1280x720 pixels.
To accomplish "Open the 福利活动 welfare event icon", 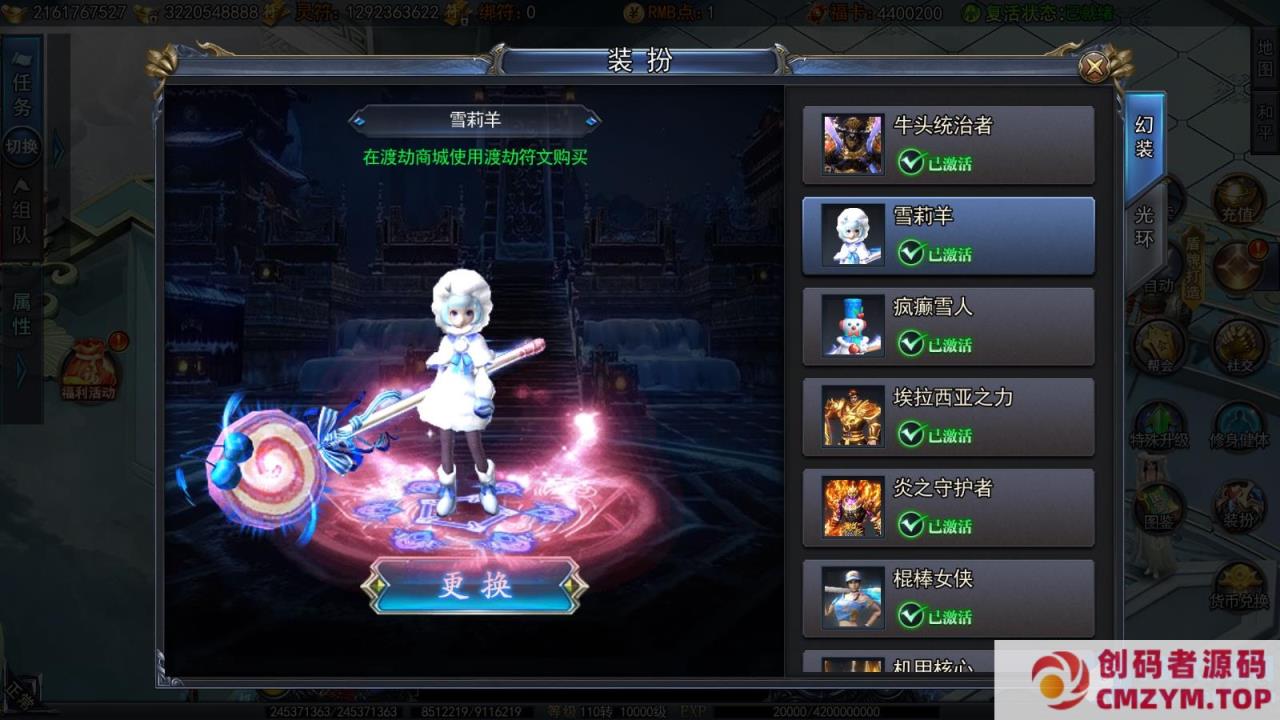I will tap(90, 370).
